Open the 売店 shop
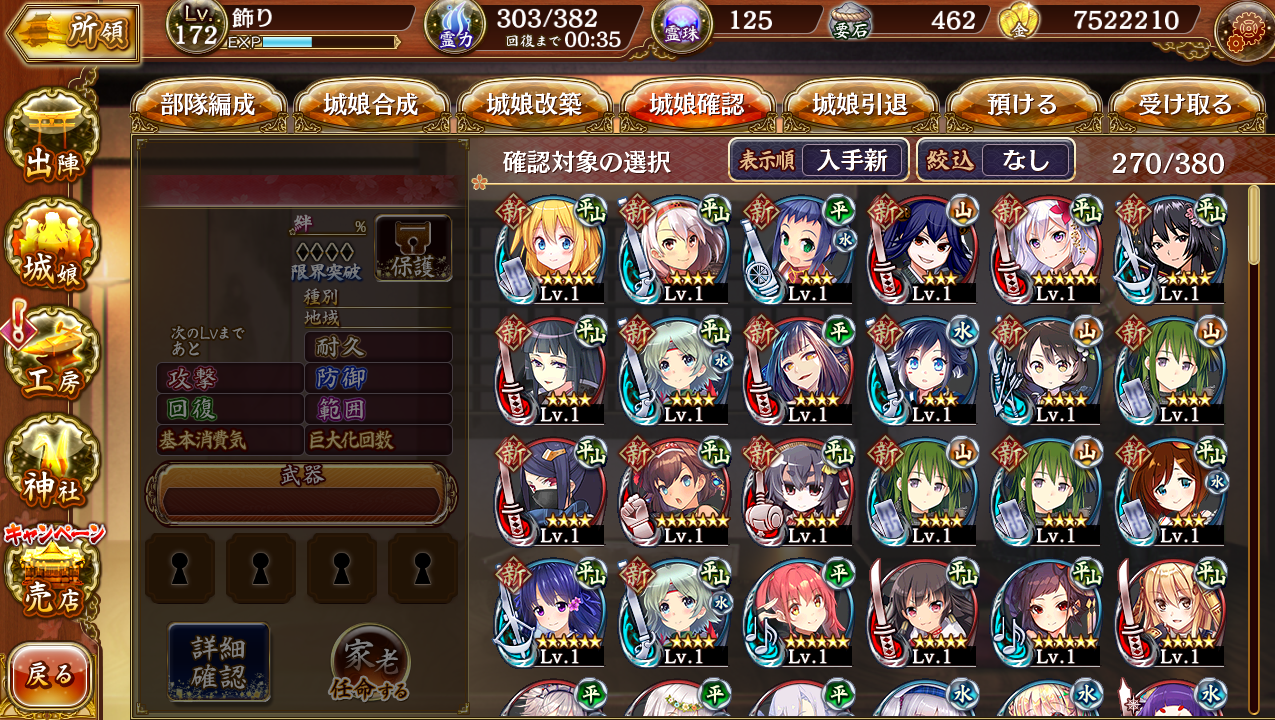The width and height of the screenshot is (1275, 720). tap(52, 580)
